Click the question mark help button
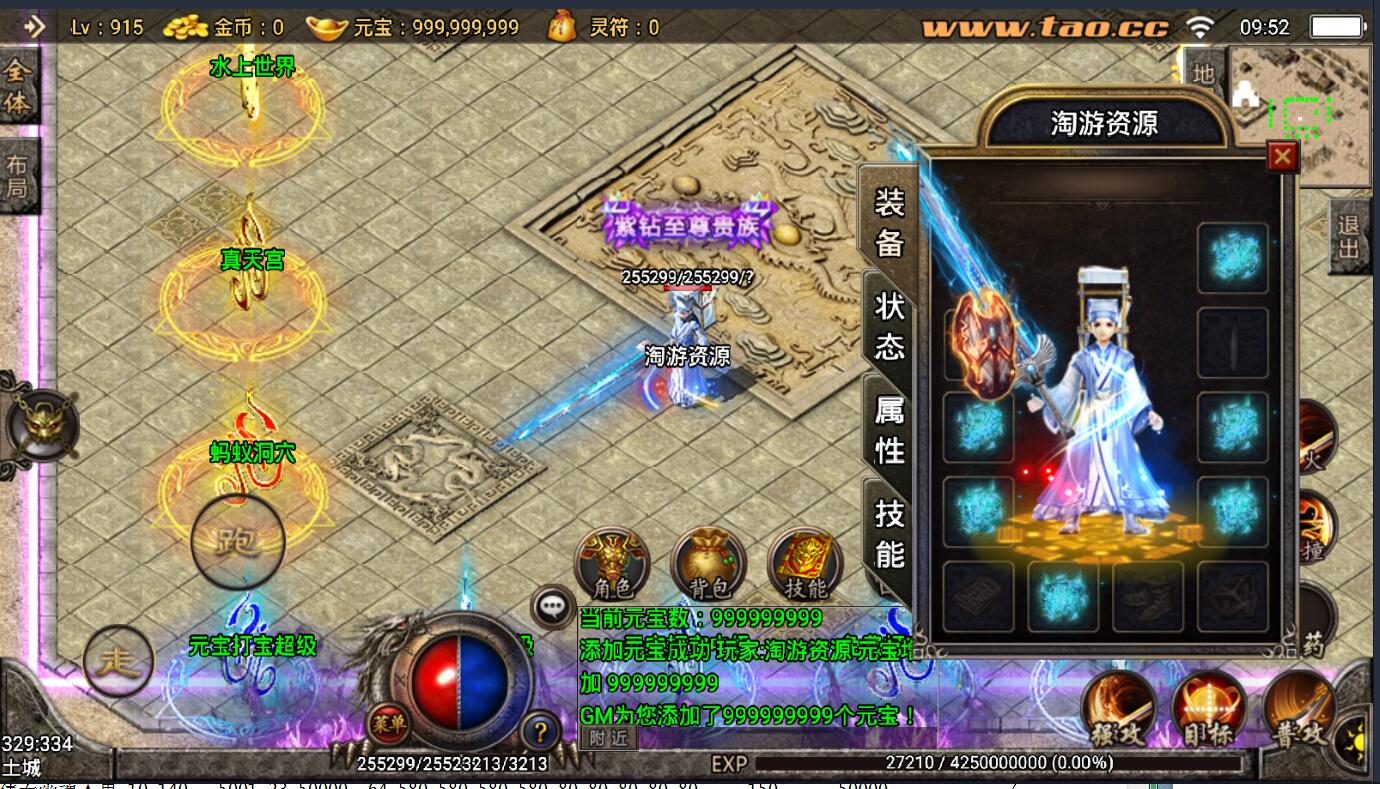 click(540, 731)
